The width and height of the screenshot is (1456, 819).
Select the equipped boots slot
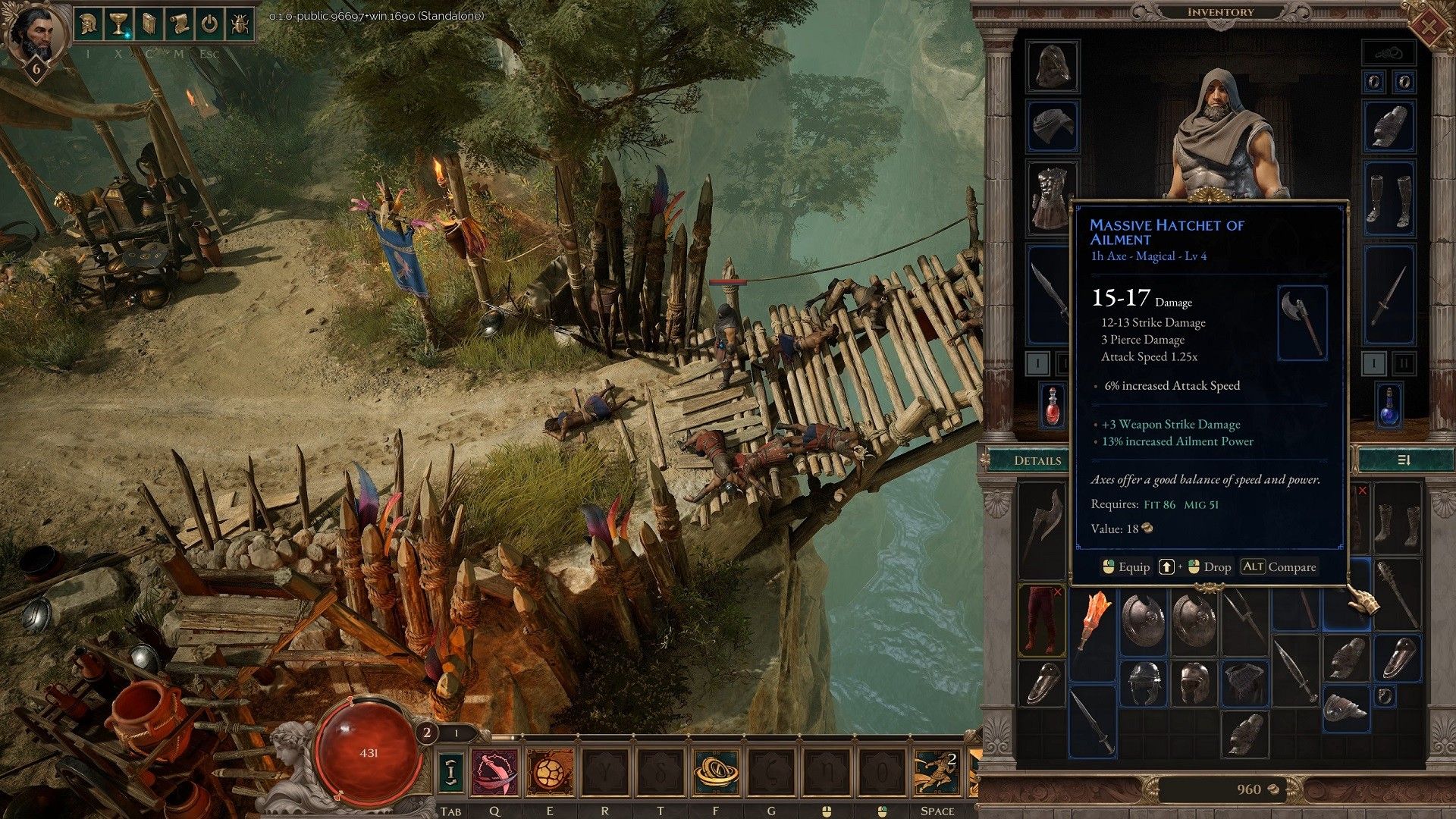tap(1389, 199)
